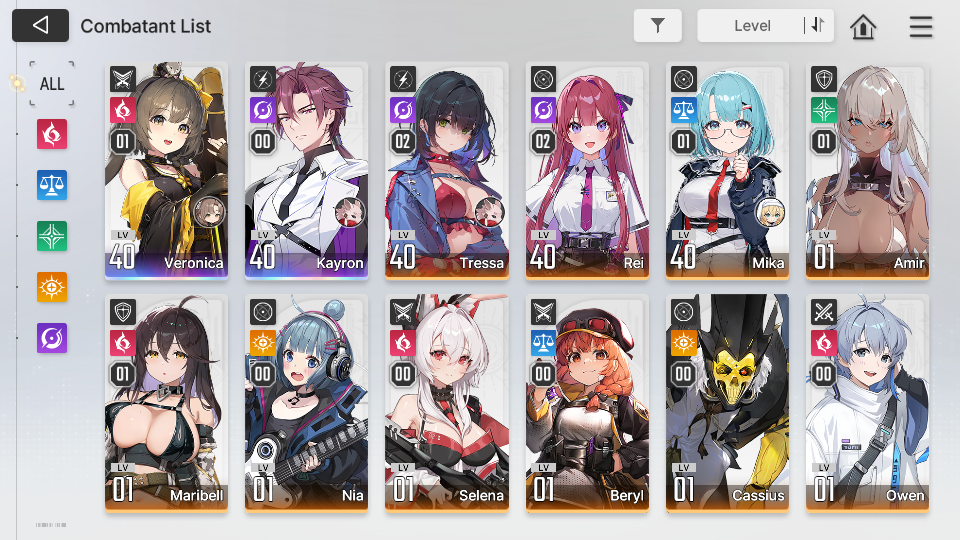Open the combatant filter funnel
Screen dimensions: 960x540
(657, 26)
